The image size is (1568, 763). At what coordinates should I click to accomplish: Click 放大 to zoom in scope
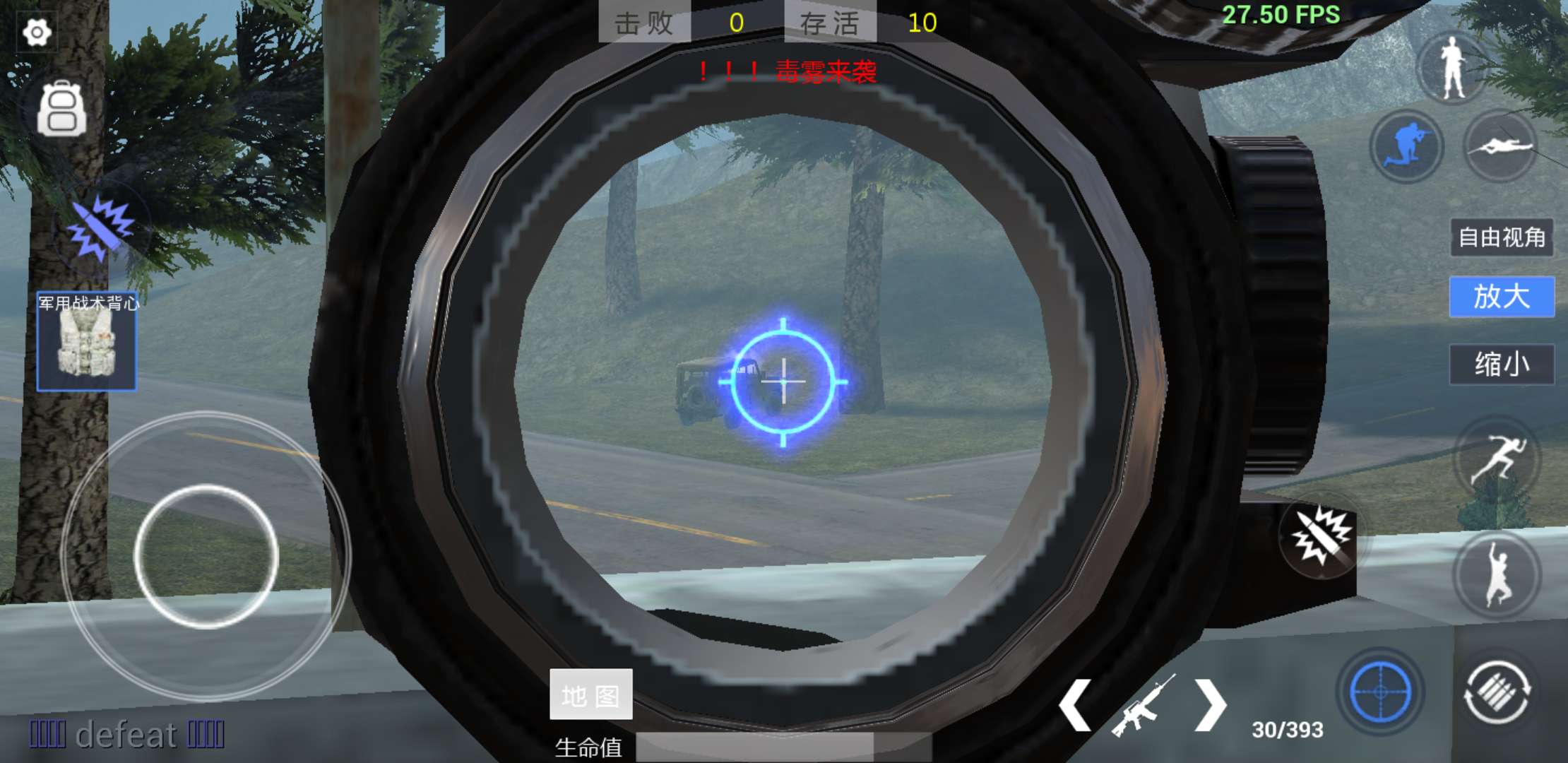pos(1502,297)
